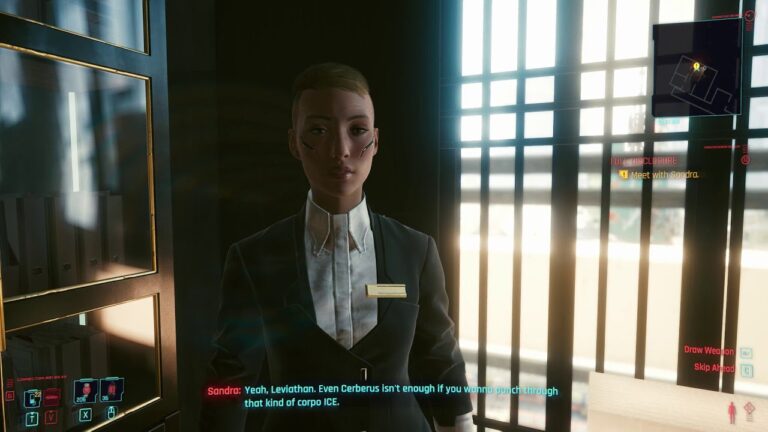Open the minimap in the corner
Viewport: 768px width, 432px height.
click(696, 68)
